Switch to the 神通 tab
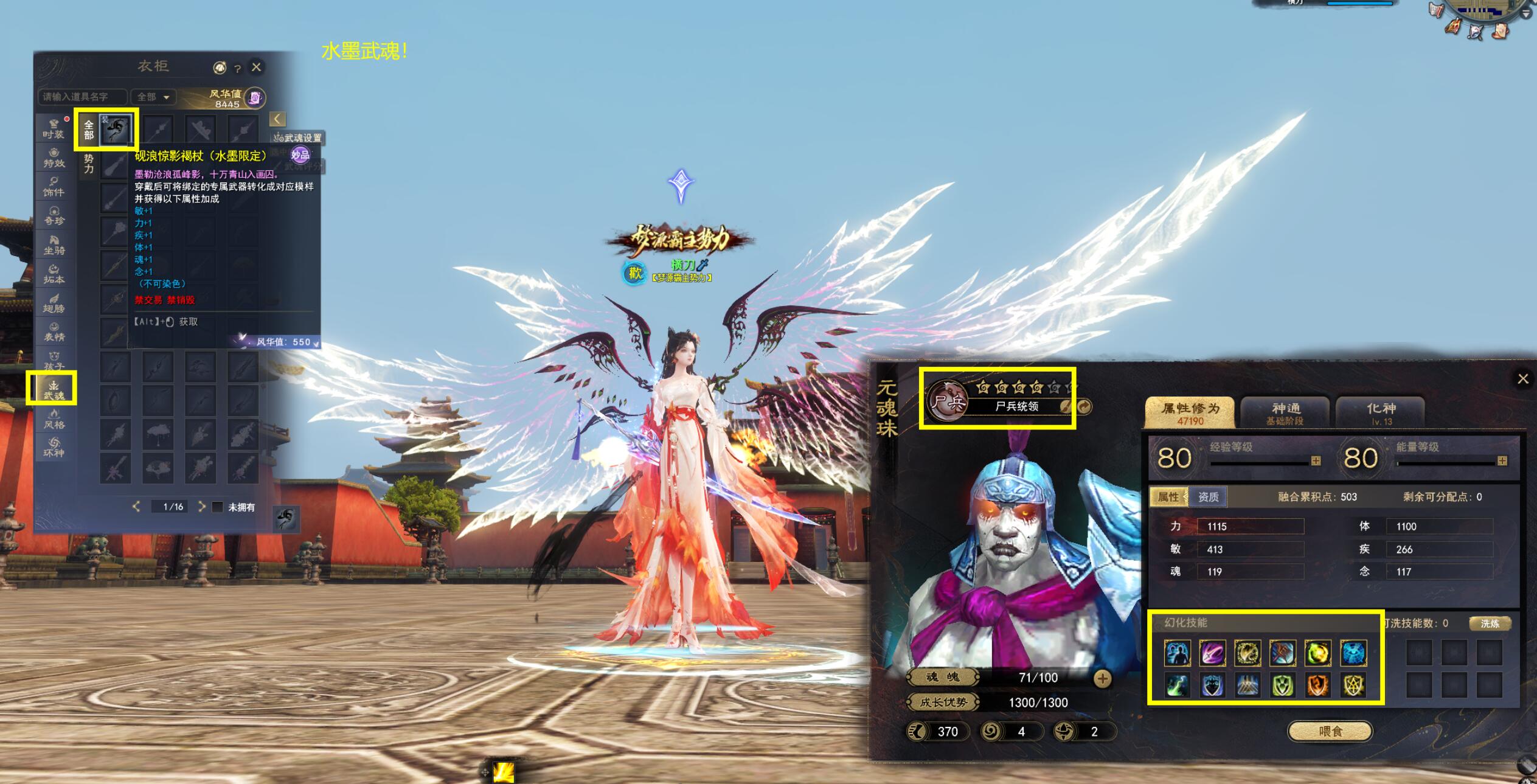Image resolution: width=1537 pixels, height=784 pixels. coord(1285,413)
